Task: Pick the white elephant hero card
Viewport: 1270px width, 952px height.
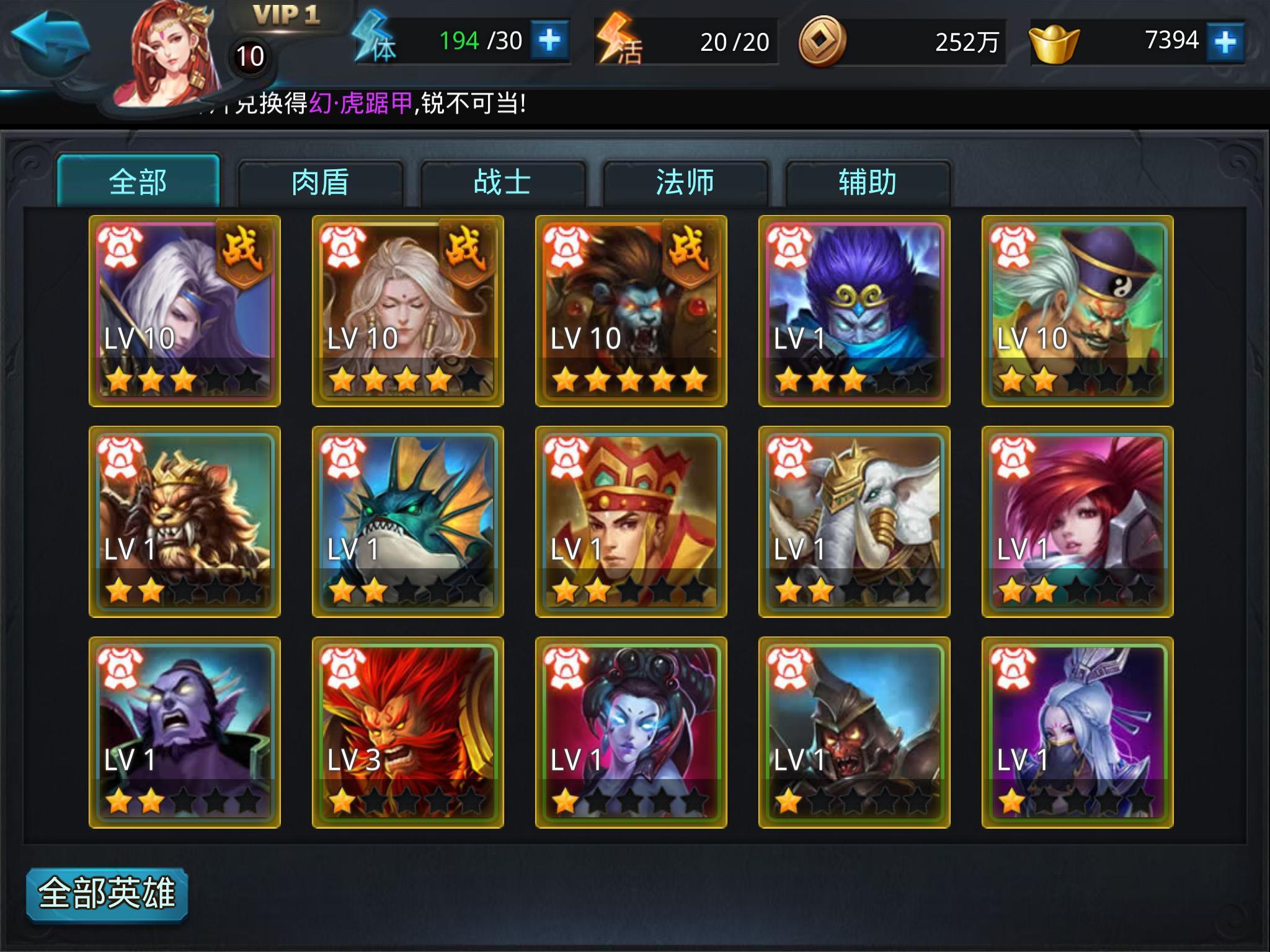Action: pyautogui.click(x=855, y=522)
